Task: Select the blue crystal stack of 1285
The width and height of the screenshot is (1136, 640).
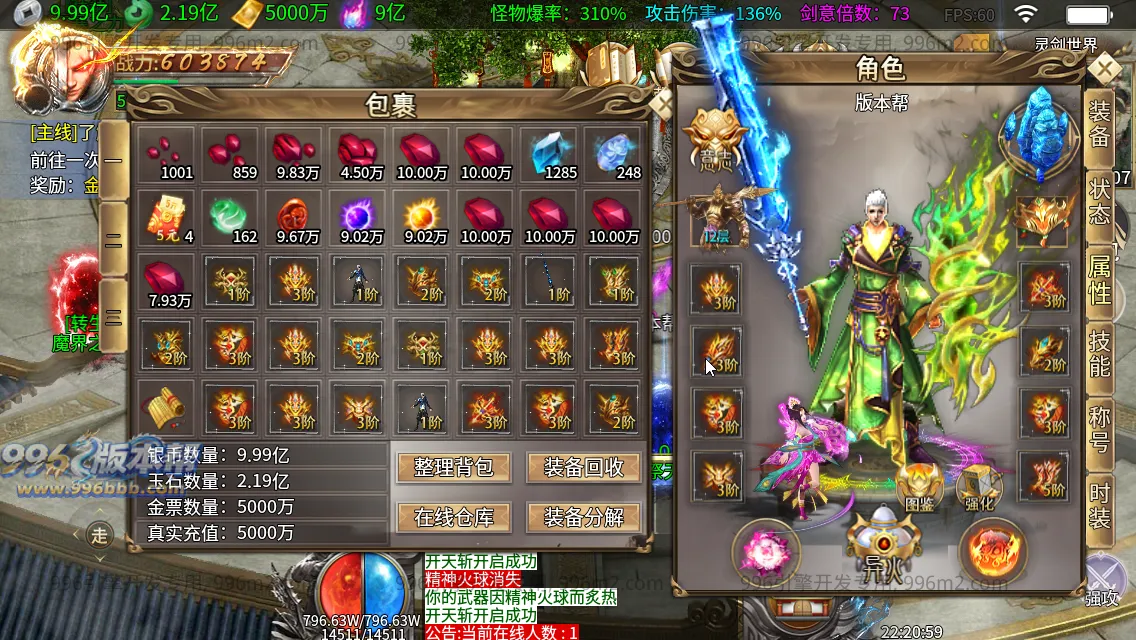Action: pos(549,155)
